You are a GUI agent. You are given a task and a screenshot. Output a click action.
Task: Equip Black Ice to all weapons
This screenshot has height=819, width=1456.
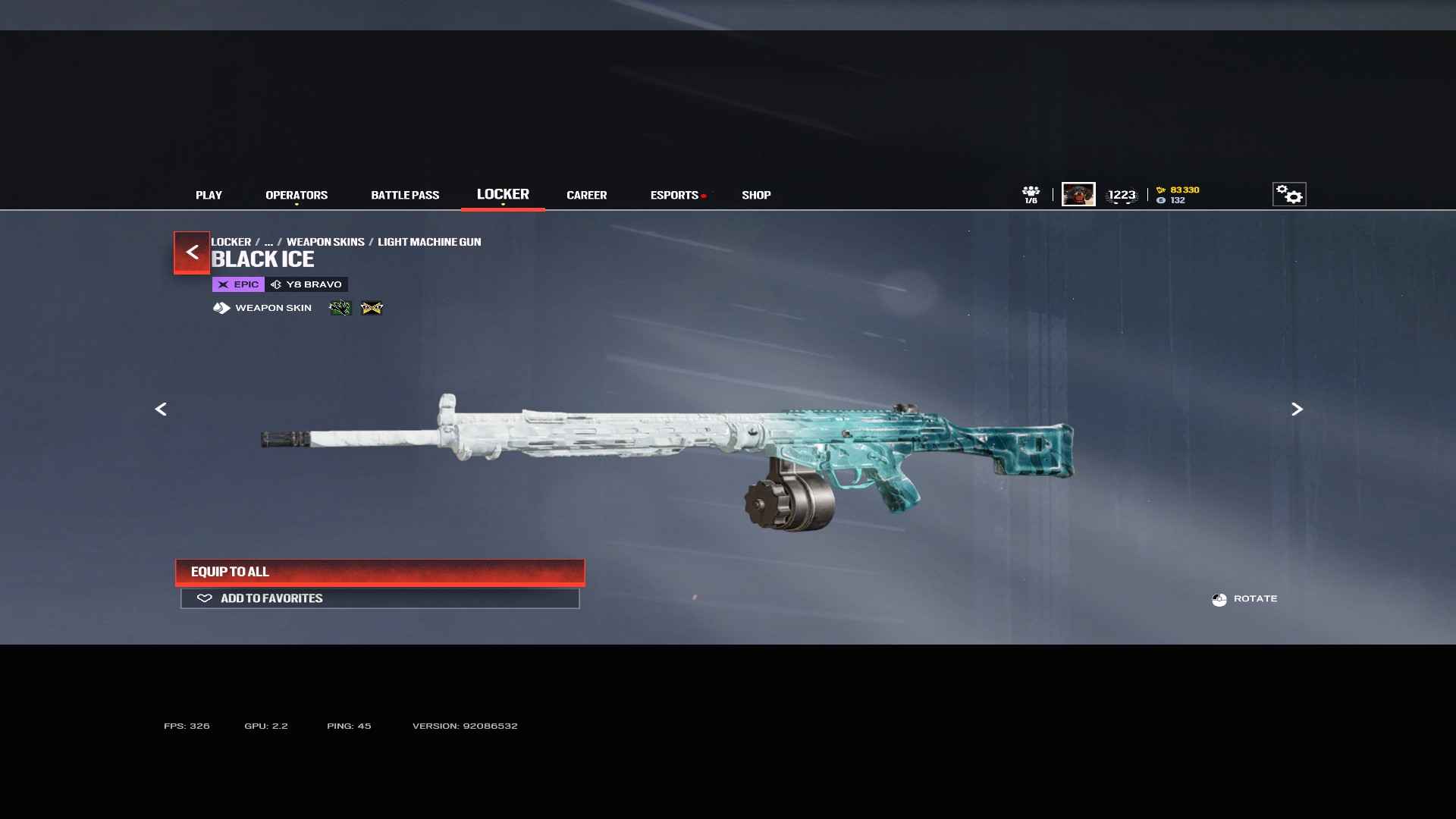[x=380, y=572]
